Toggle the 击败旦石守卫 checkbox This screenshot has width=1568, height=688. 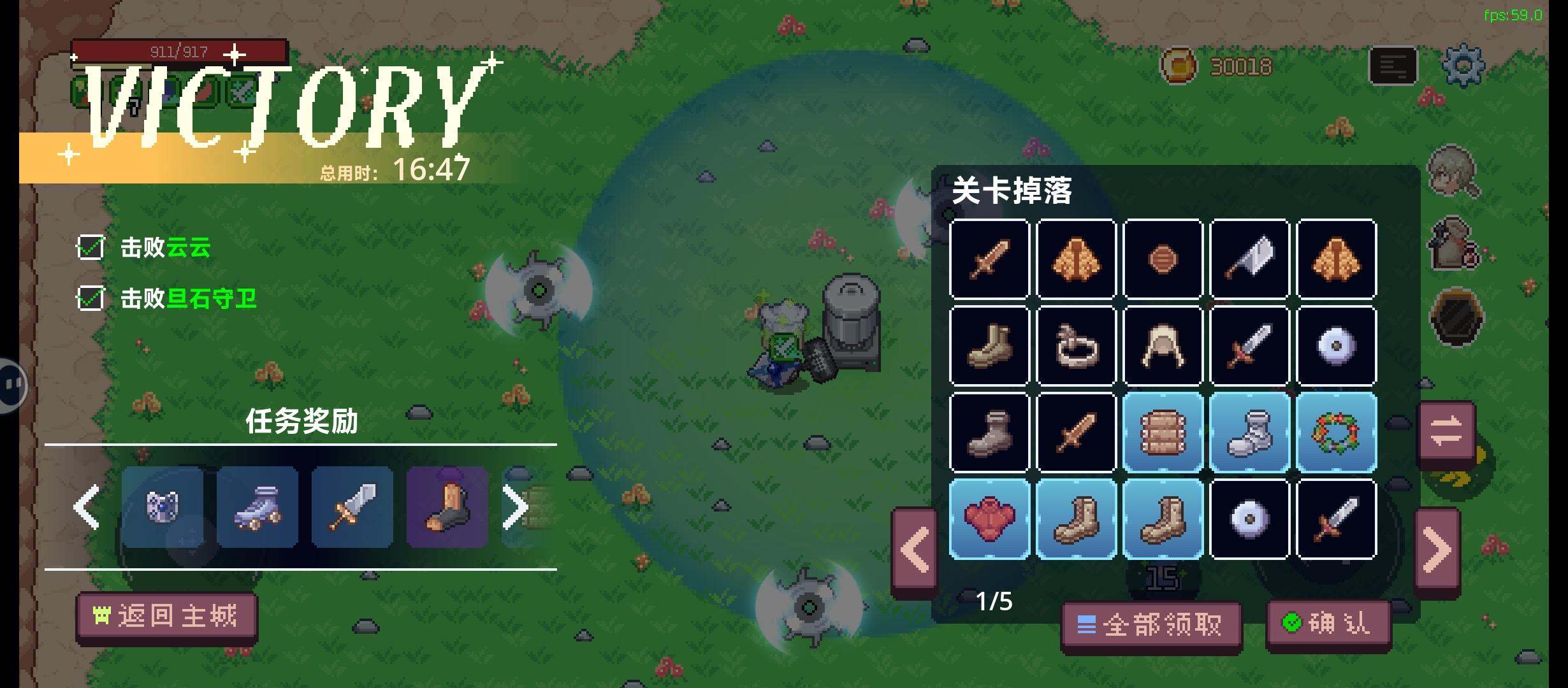pyautogui.click(x=90, y=298)
